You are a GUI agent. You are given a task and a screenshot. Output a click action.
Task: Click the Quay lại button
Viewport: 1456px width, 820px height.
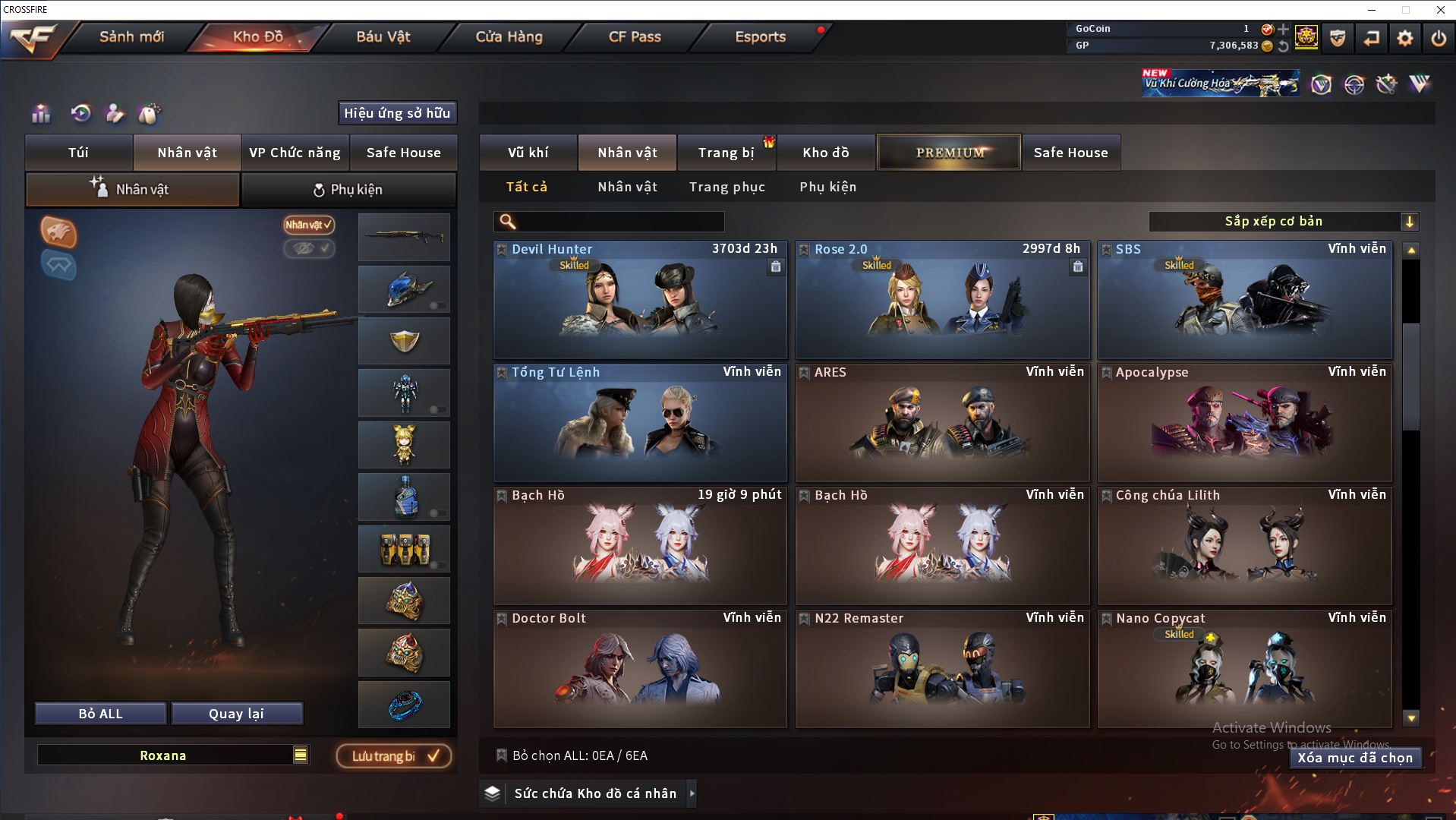point(236,714)
